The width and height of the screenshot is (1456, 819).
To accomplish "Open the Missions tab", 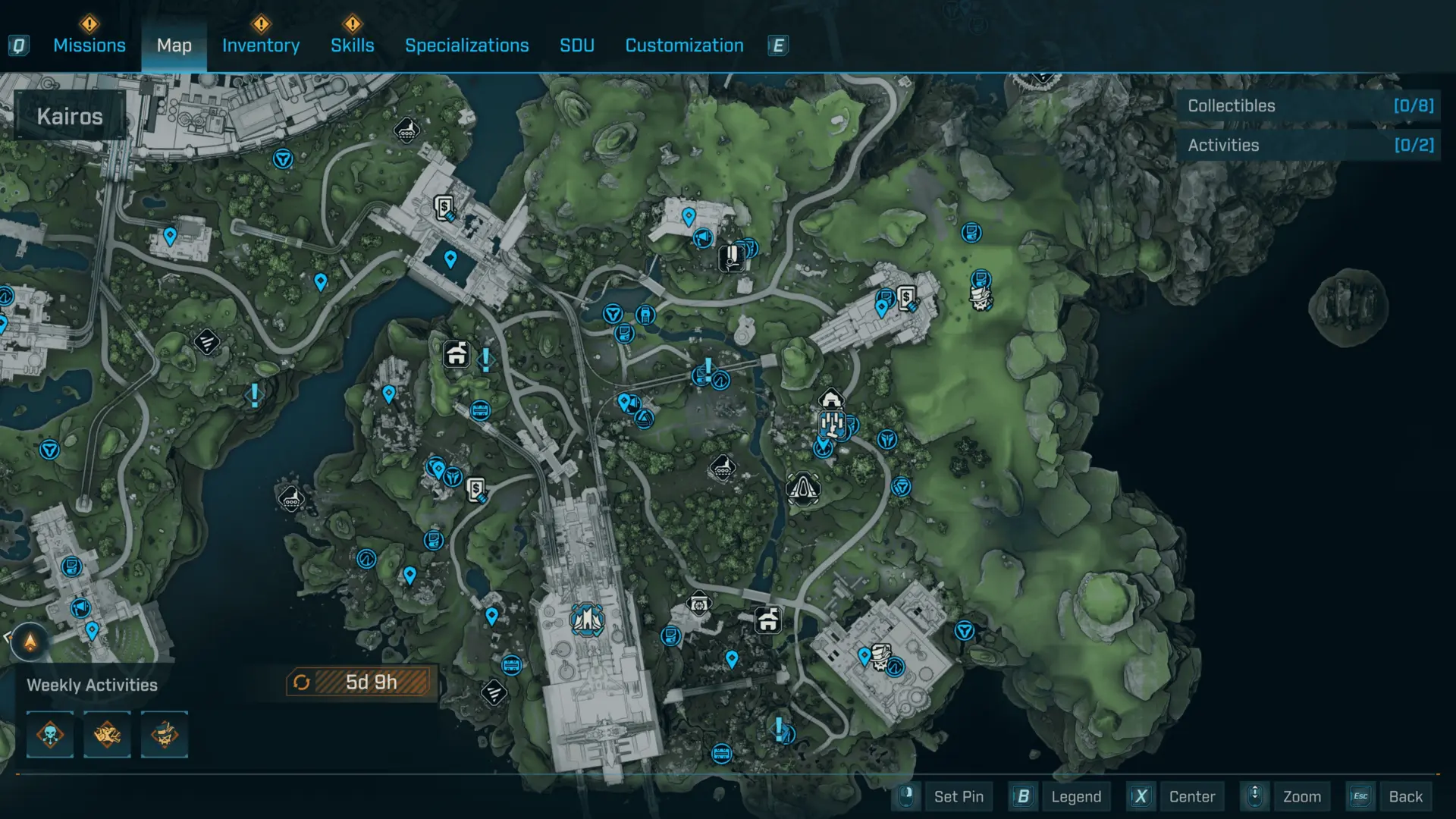I will (89, 45).
